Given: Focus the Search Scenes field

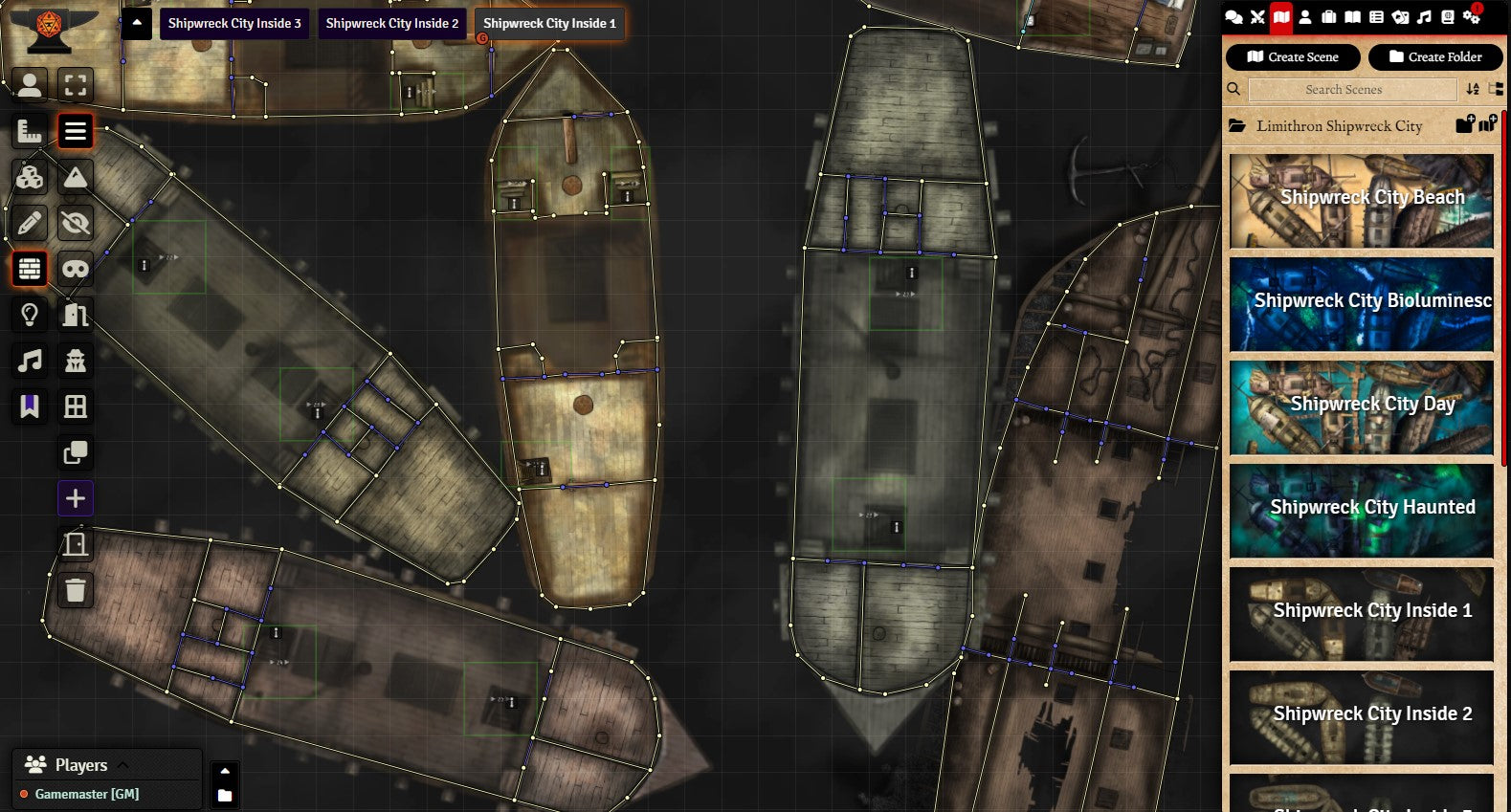Looking at the screenshot, I should pyautogui.click(x=1352, y=90).
